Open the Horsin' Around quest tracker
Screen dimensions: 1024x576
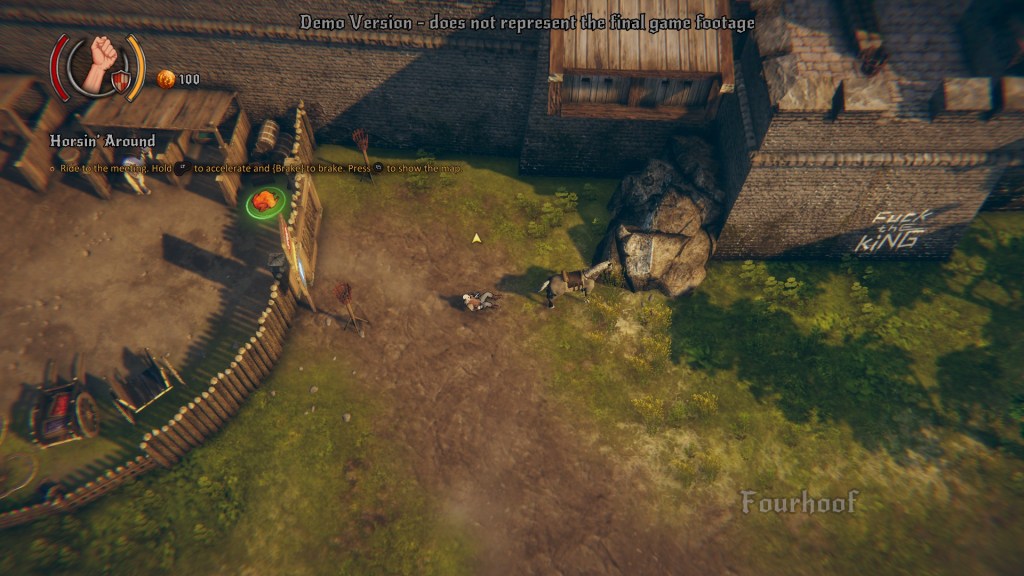[x=102, y=141]
